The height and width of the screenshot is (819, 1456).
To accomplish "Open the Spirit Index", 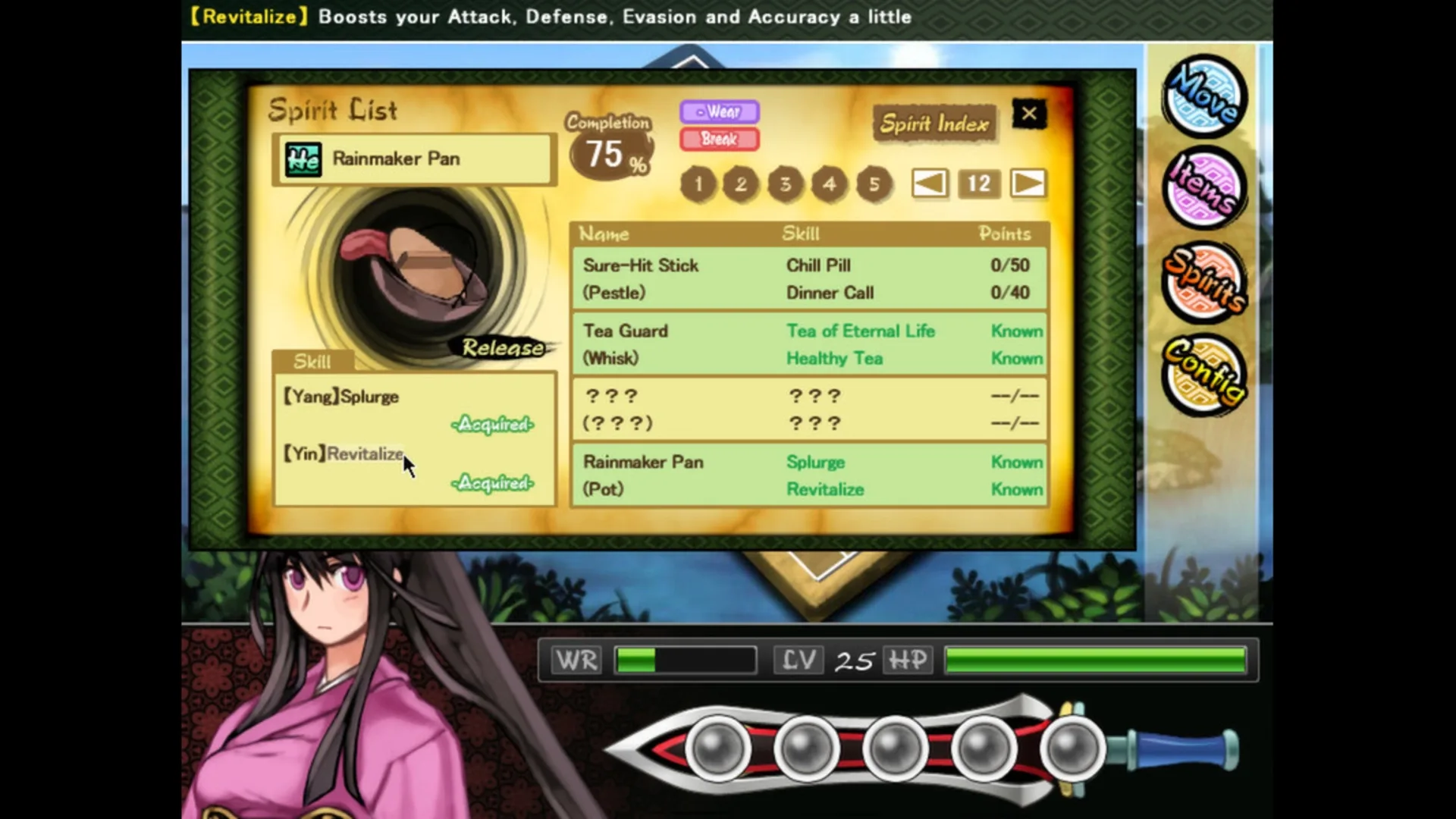I will tap(934, 124).
